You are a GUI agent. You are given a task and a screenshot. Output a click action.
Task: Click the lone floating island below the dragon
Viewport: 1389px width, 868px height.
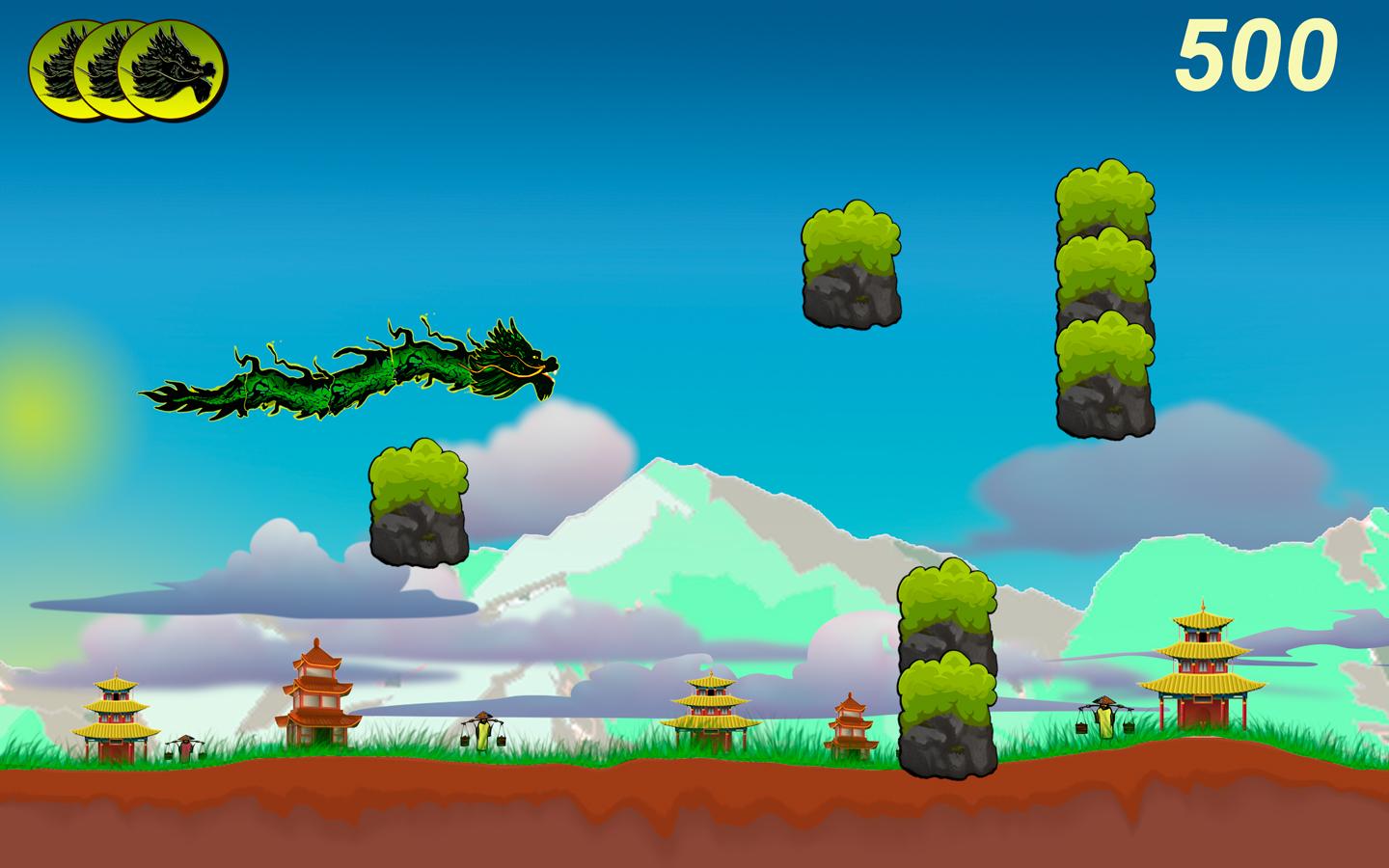tap(417, 502)
